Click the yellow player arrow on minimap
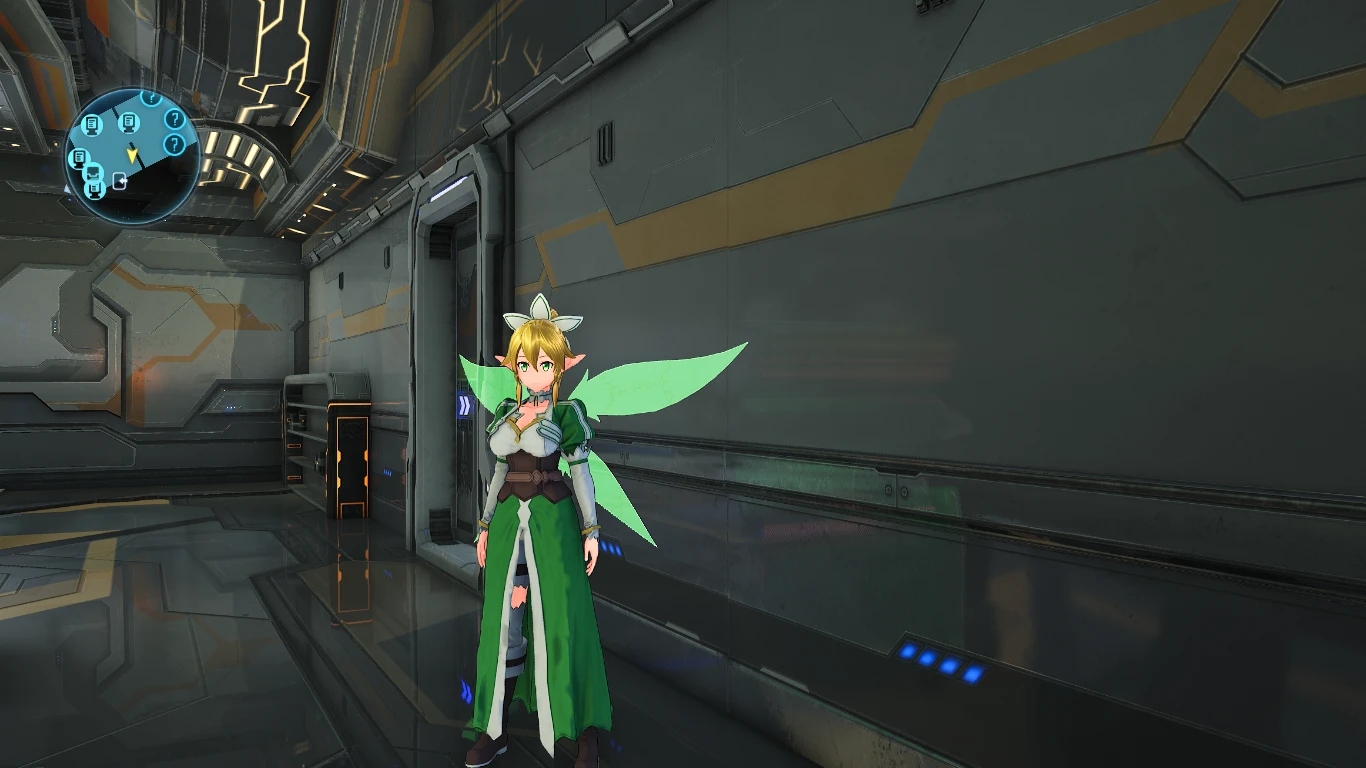Viewport: 1366px width, 768px height. pos(132,155)
